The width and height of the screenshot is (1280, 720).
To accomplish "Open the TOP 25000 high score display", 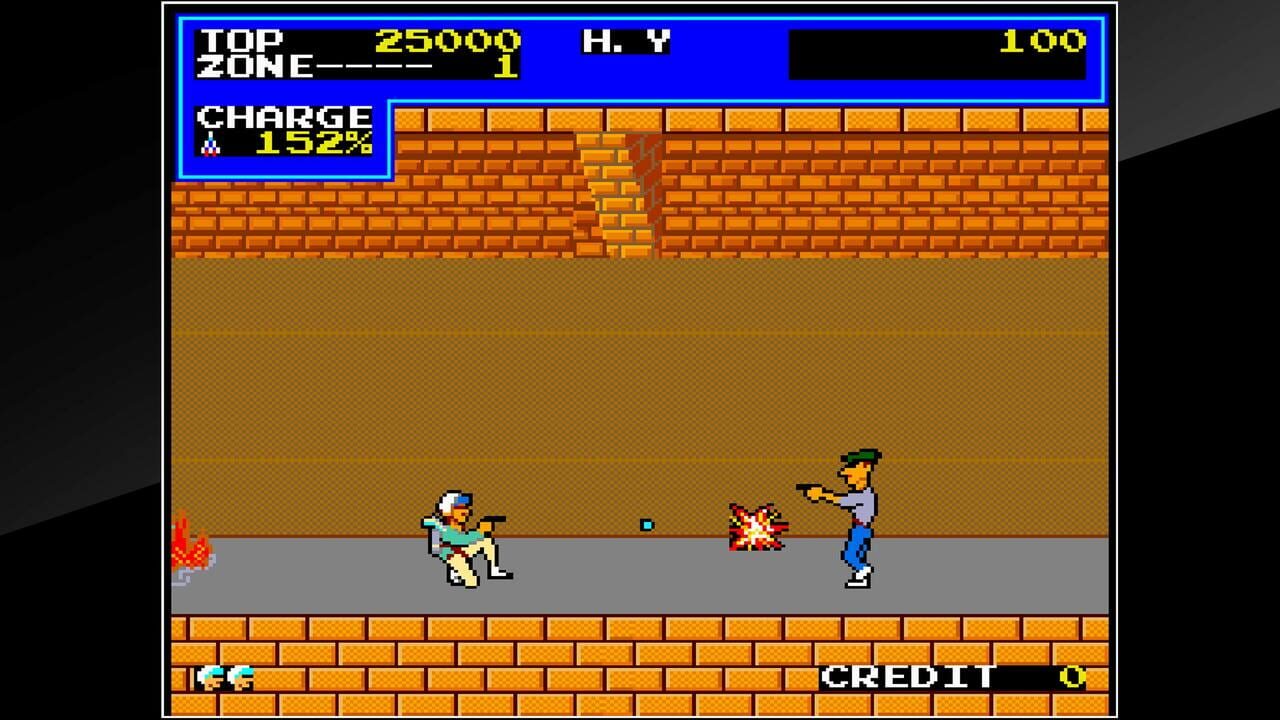I will click(x=350, y=42).
